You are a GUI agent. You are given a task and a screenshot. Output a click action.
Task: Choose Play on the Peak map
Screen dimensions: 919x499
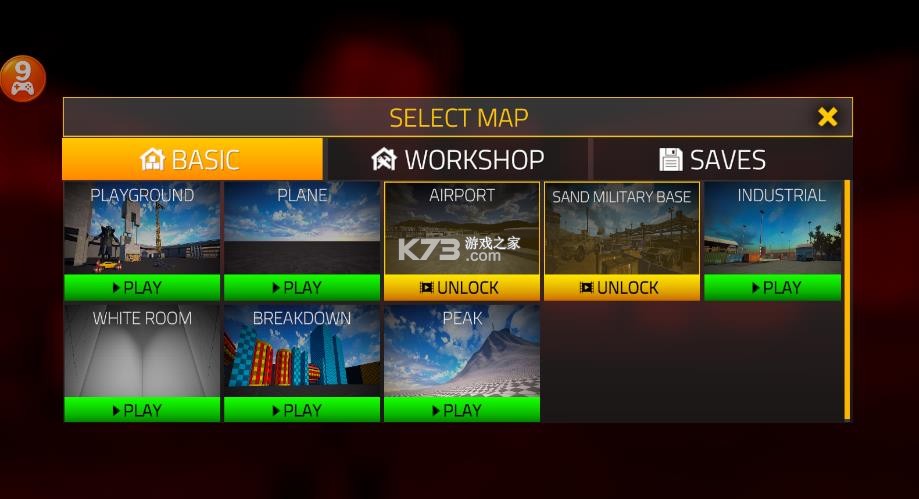[x=462, y=410]
